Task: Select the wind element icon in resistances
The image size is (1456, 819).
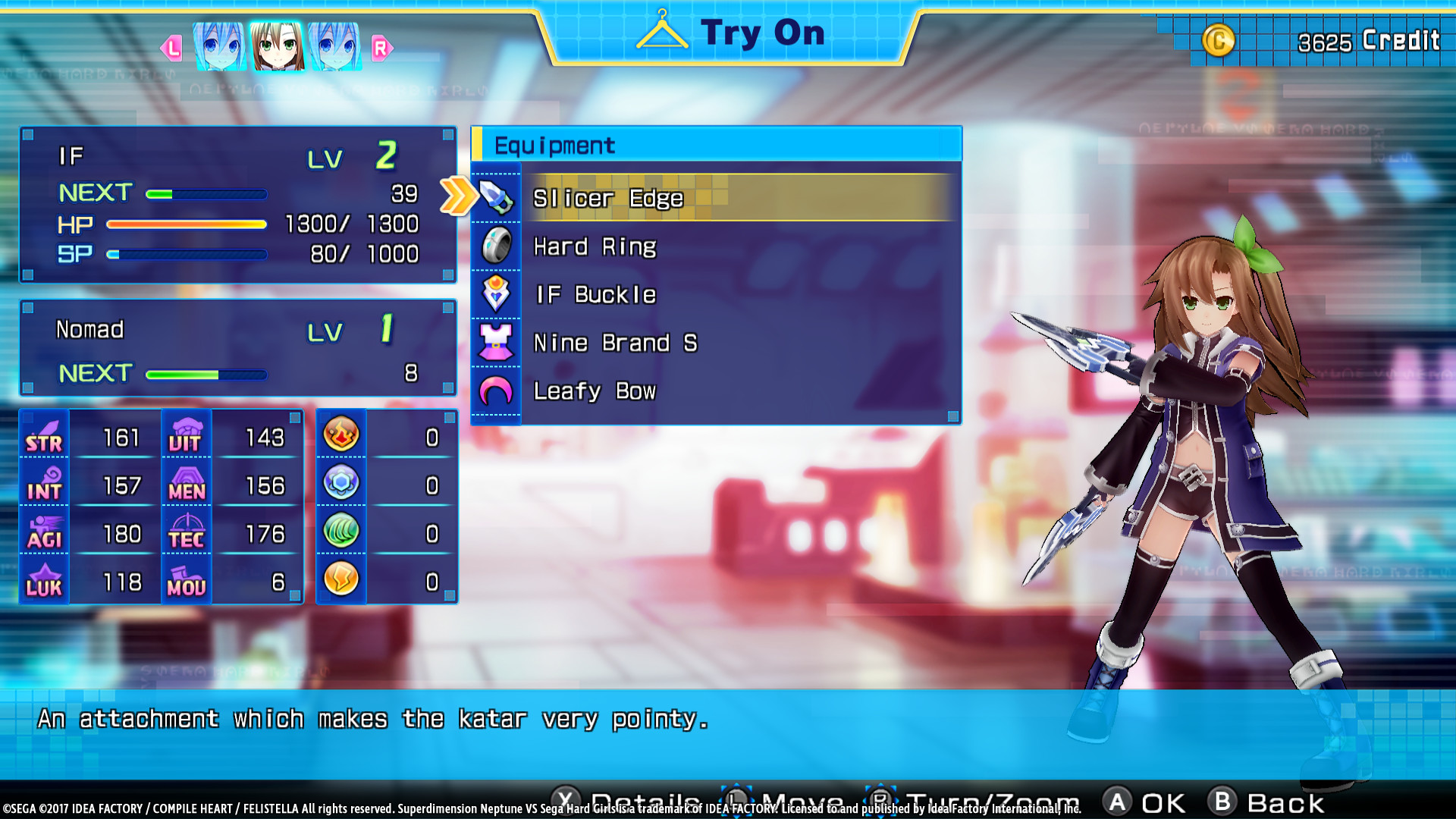Action: point(340,531)
